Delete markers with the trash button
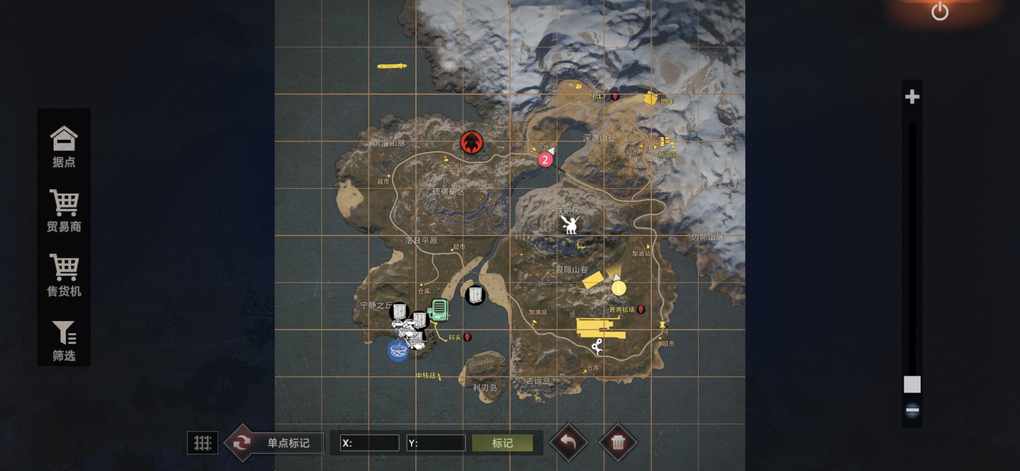The height and width of the screenshot is (471, 1020). coord(618,442)
